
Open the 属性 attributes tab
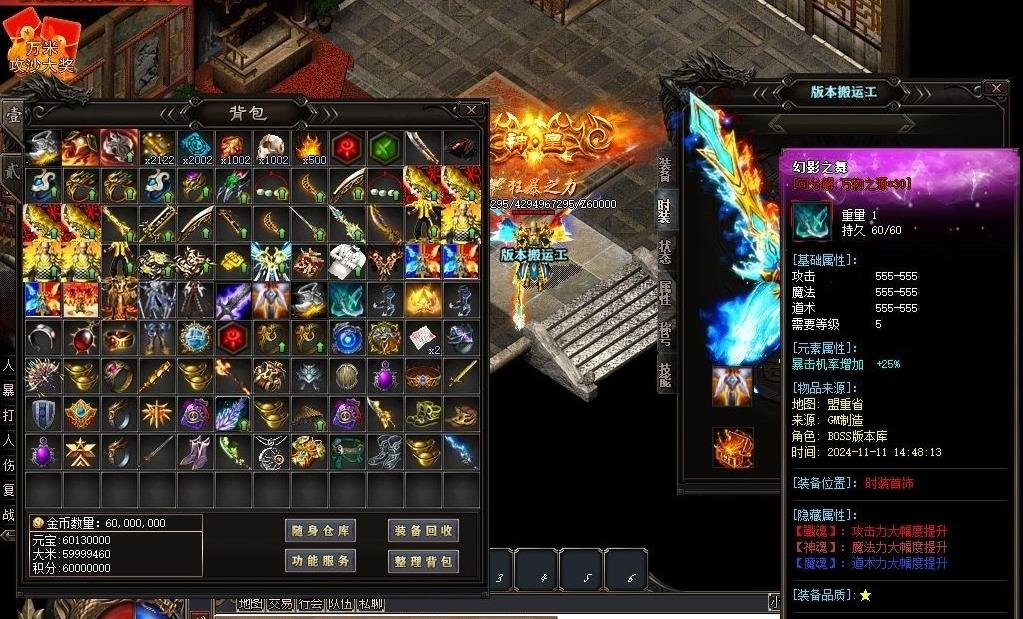coord(666,294)
